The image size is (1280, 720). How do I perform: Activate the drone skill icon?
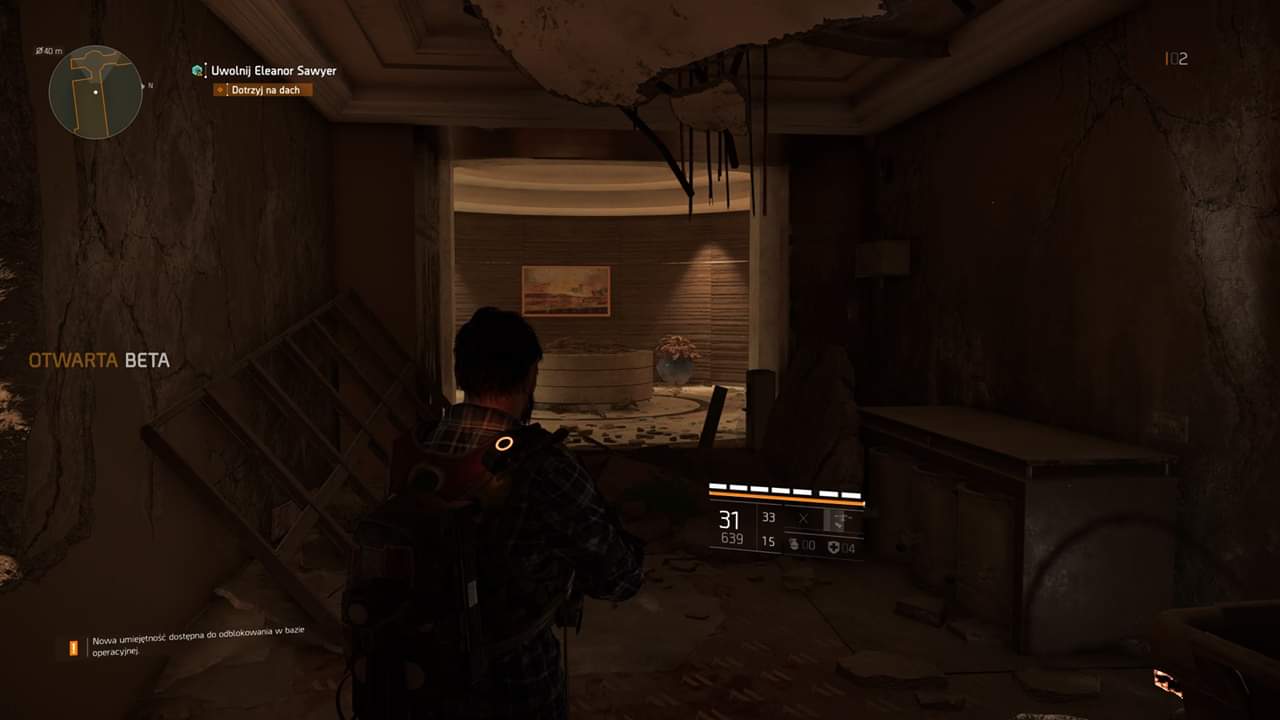pyautogui.click(x=842, y=518)
